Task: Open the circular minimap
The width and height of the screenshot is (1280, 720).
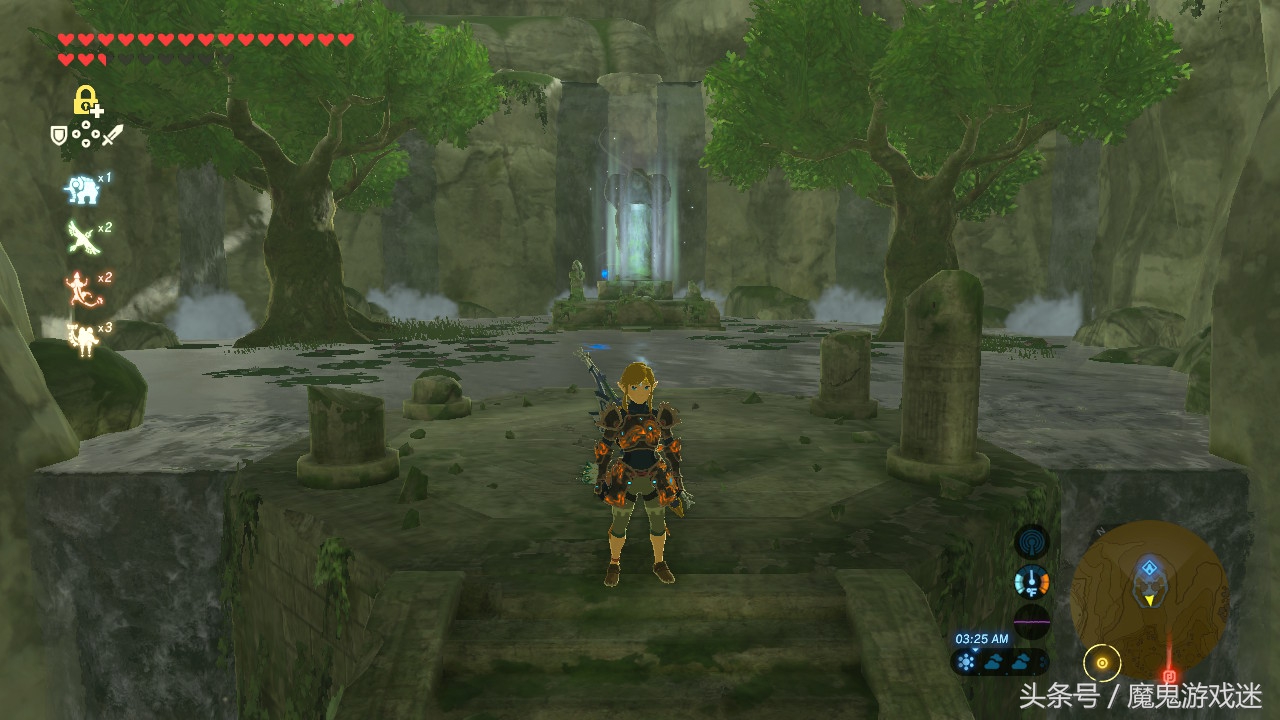Action: coord(1149,598)
